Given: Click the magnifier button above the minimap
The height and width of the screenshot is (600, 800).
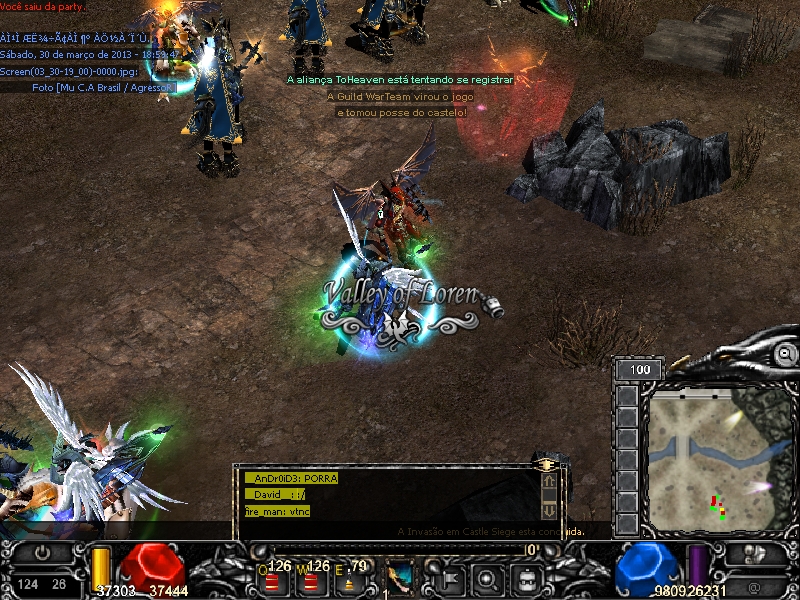Looking at the screenshot, I should point(786,354).
